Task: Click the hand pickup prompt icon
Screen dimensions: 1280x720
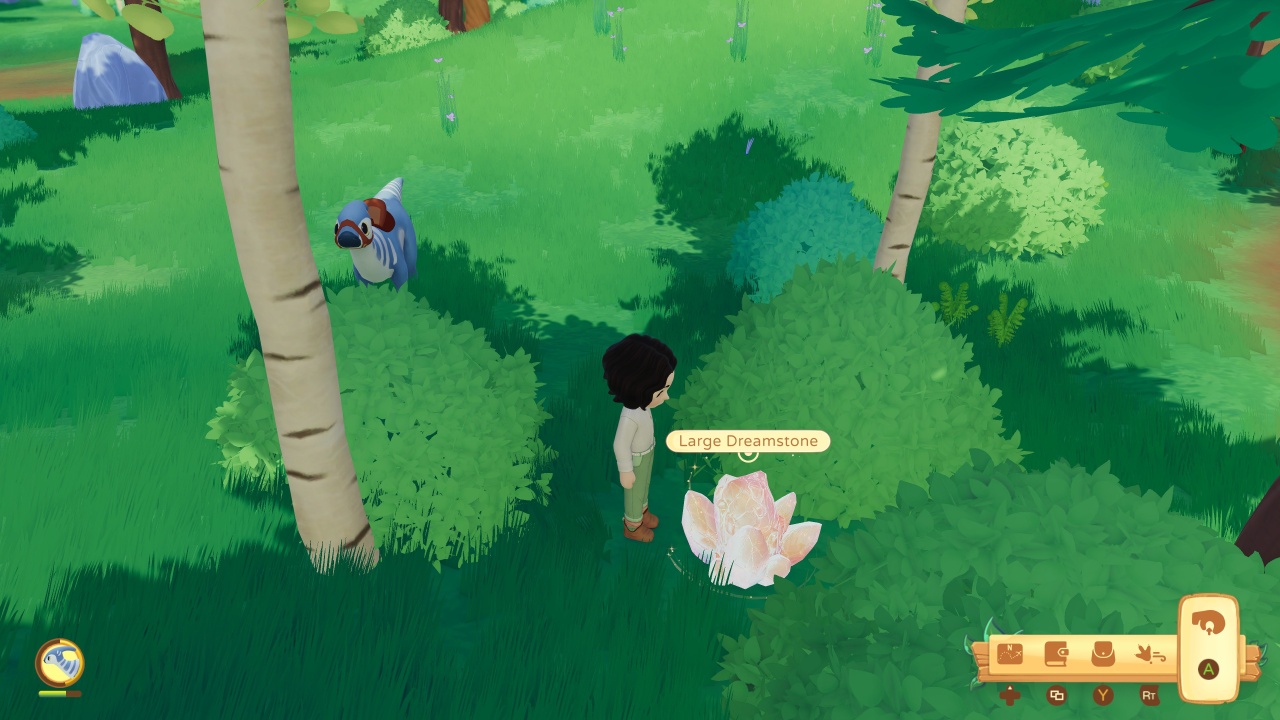Action: point(1209,623)
